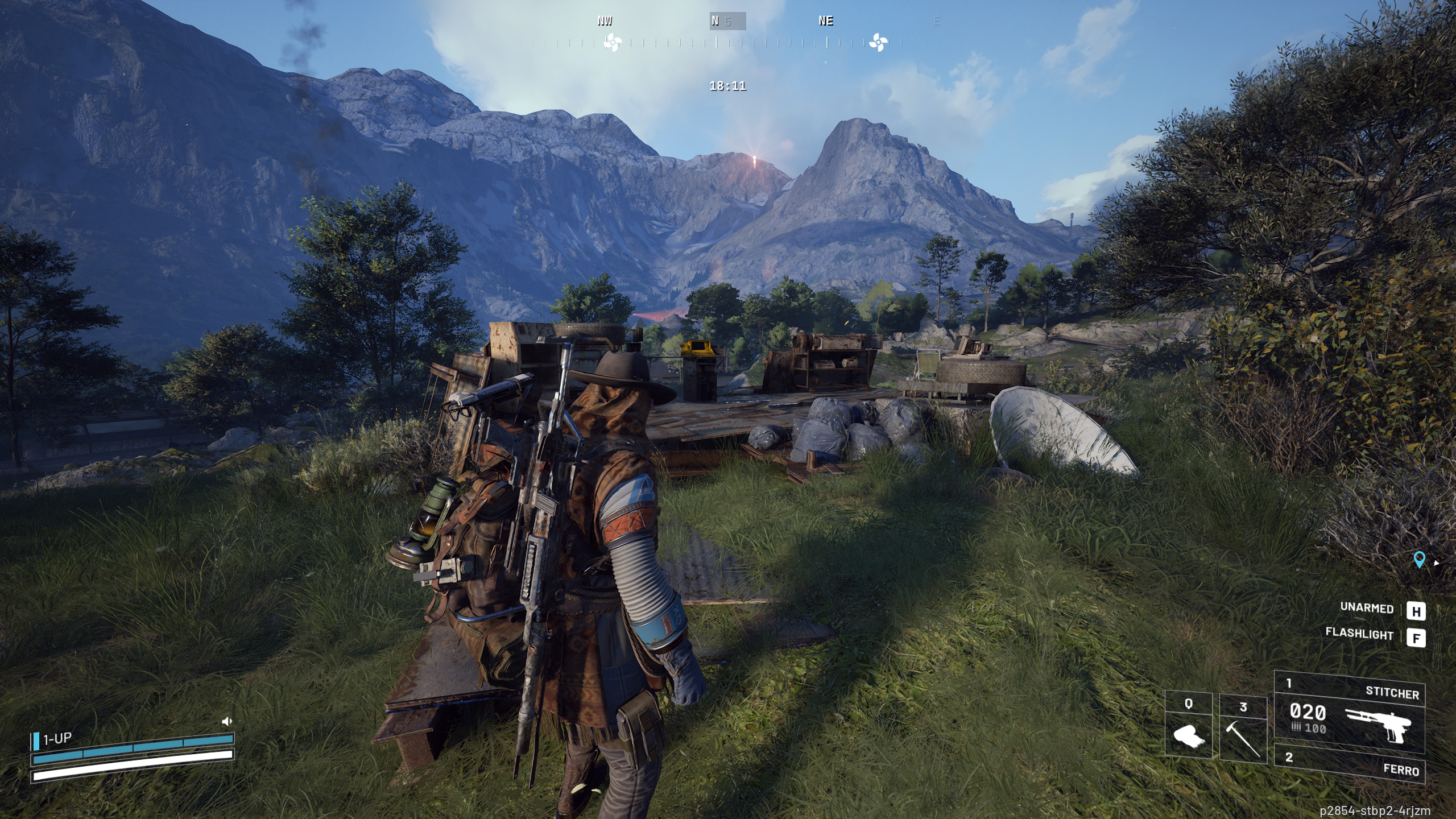Select the Stitcher weapon slot

1349,718
